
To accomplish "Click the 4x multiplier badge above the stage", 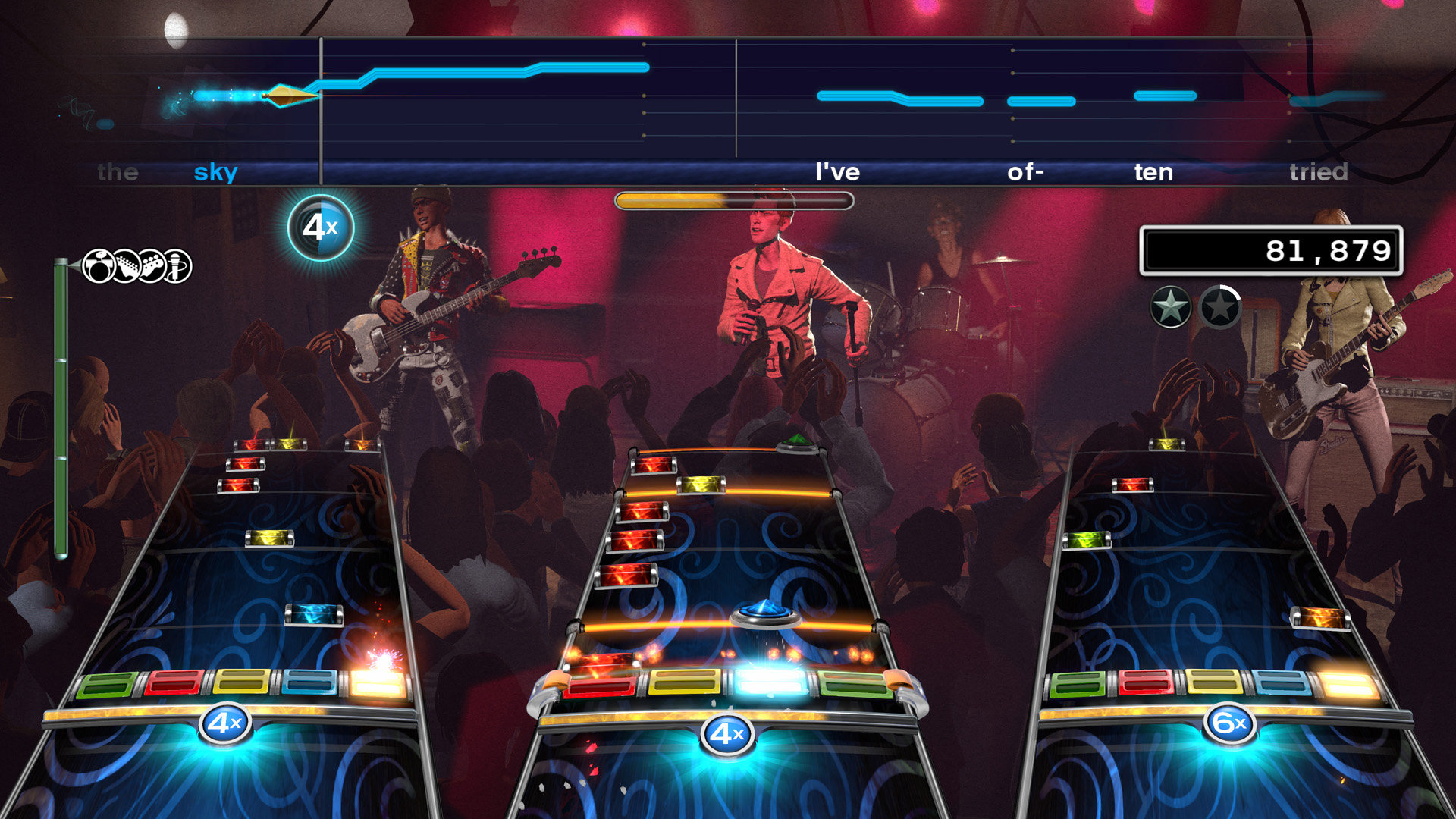I will (321, 224).
